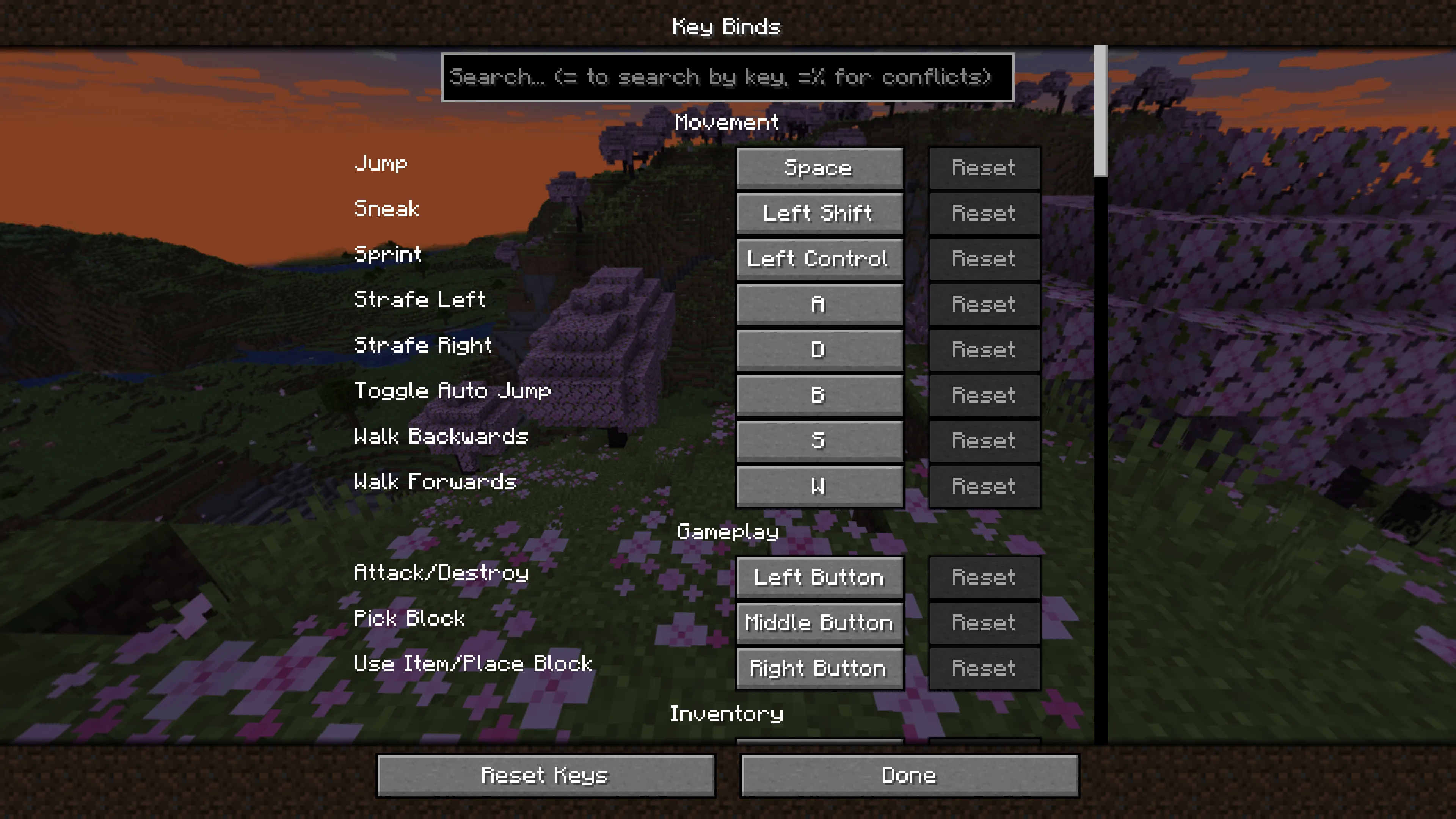This screenshot has height=819, width=1456.
Task: Rebind Use Item/Place Block key
Action: pyautogui.click(x=819, y=668)
